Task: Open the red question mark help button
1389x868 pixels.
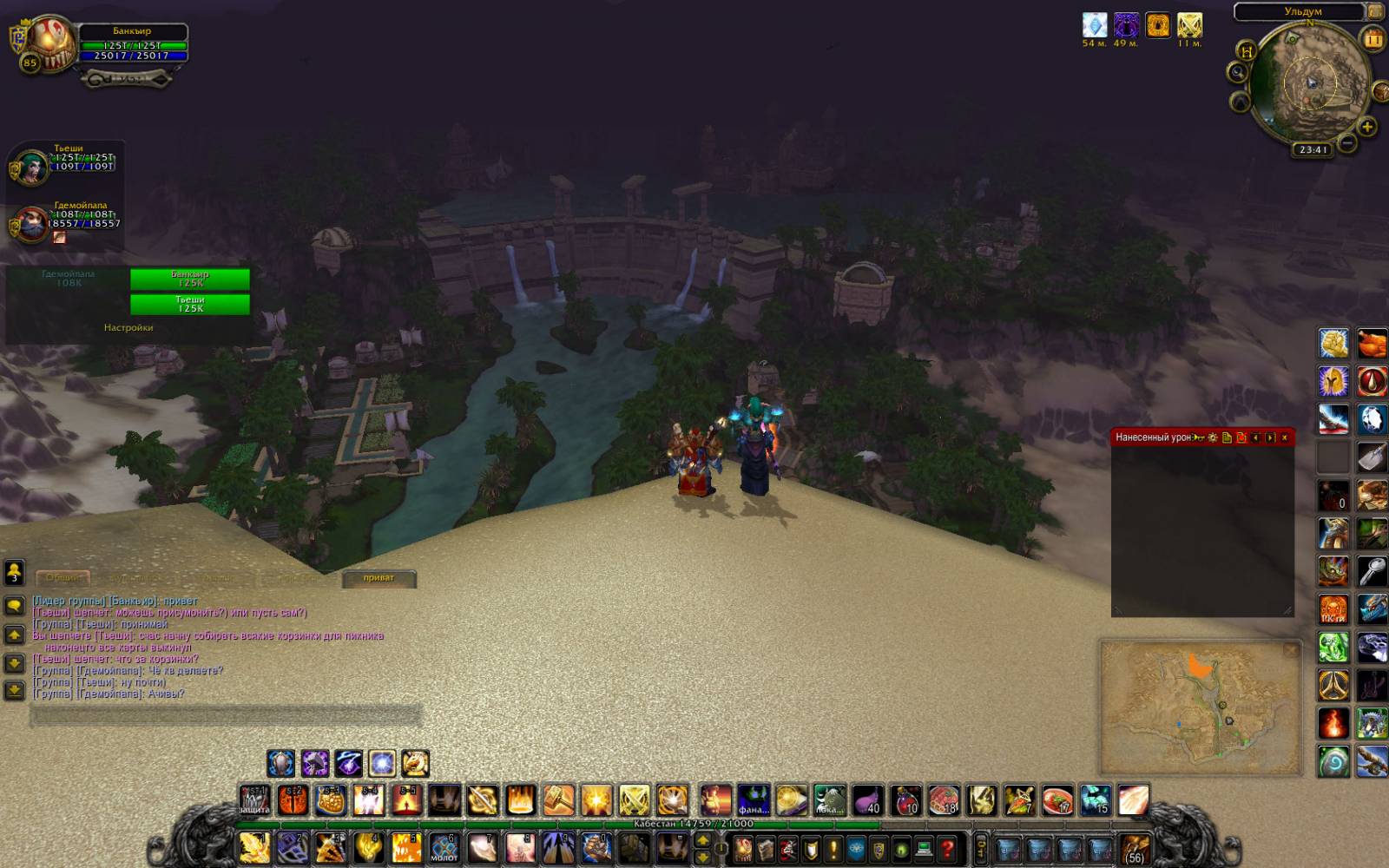Action: [947, 848]
